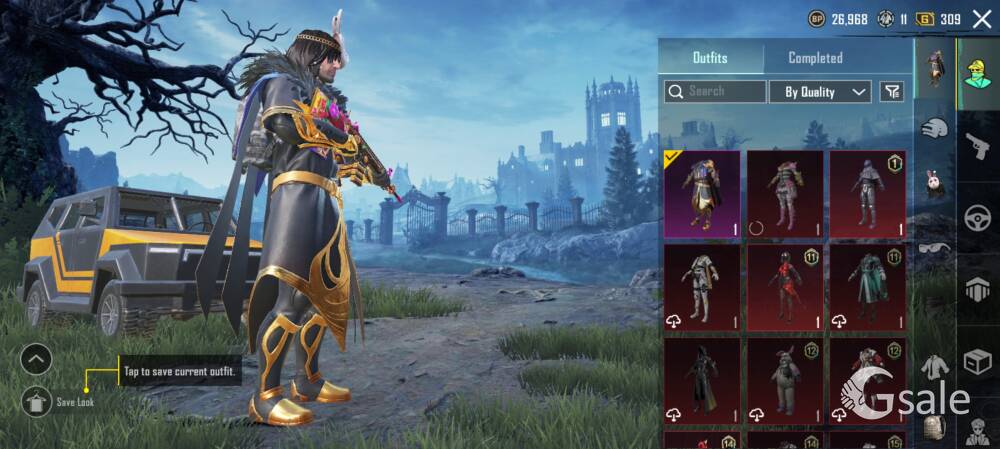Choose the red and black outfit tile
This screenshot has height=449, width=1000.
click(785, 287)
